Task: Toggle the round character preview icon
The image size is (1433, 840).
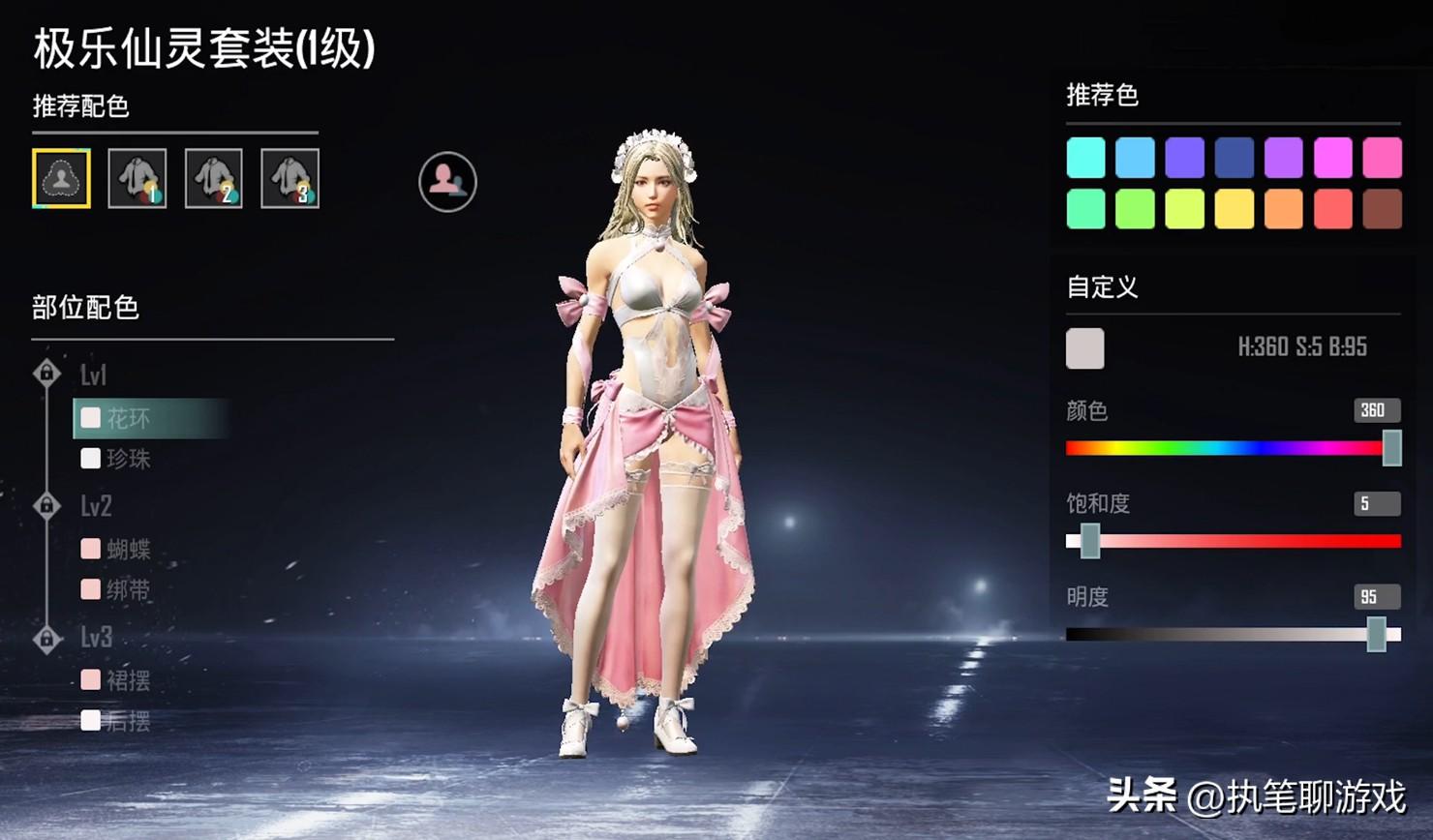Action: [447, 181]
